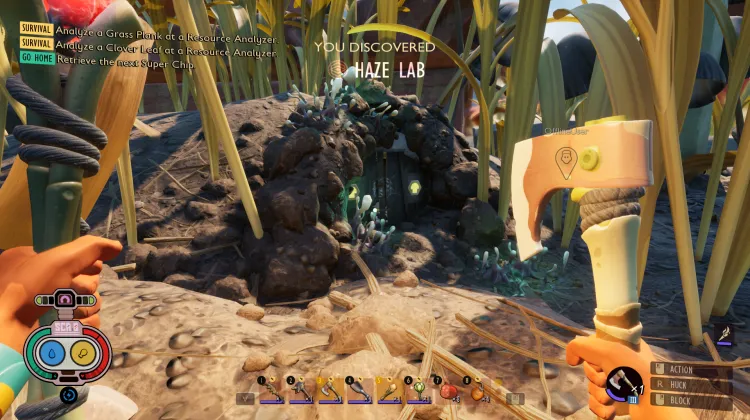Select the club in hotbar slot 4
The width and height of the screenshot is (750, 420).
click(x=359, y=391)
